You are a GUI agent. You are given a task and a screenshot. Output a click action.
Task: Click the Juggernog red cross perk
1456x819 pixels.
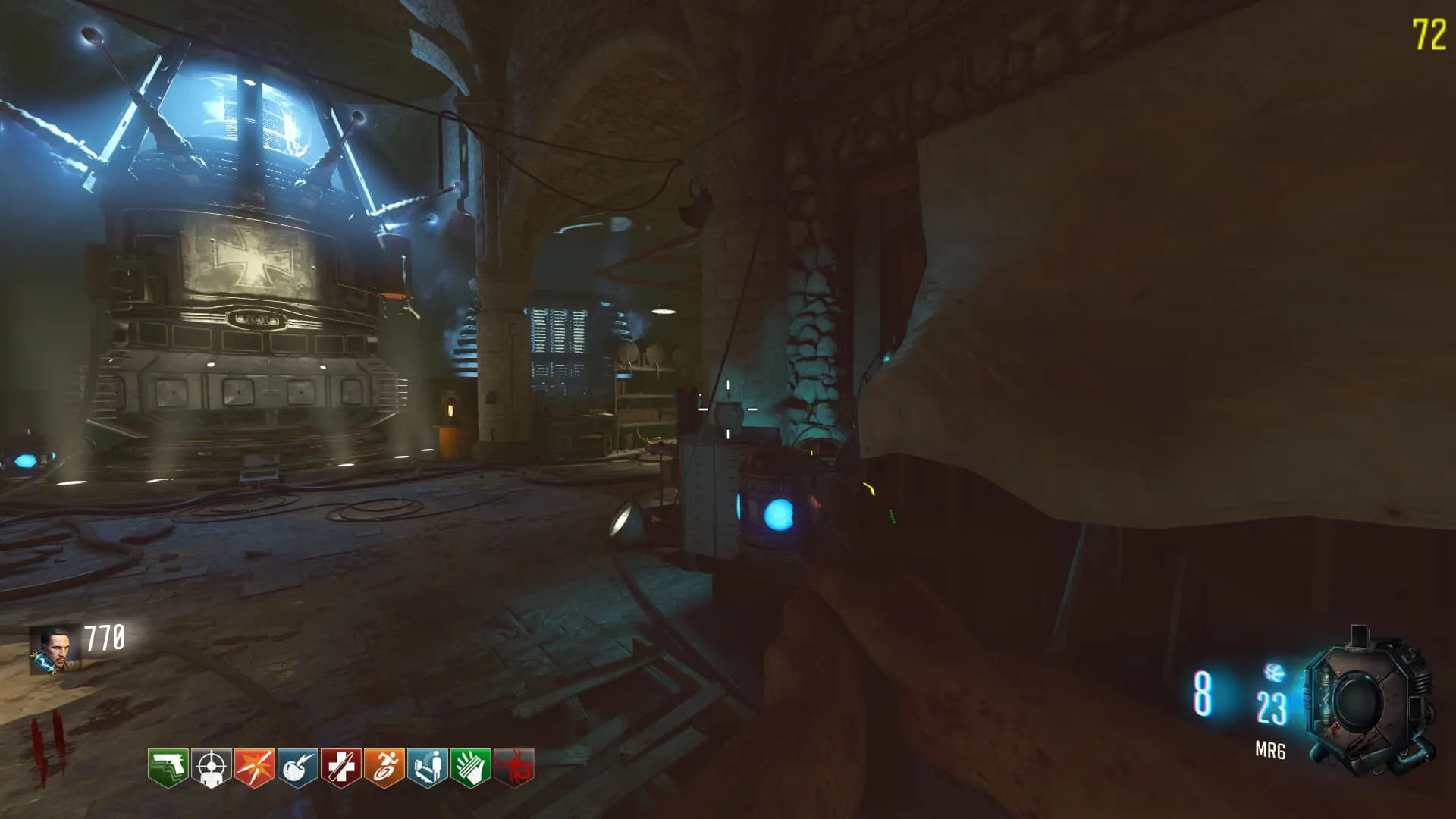click(x=340, y=767)
